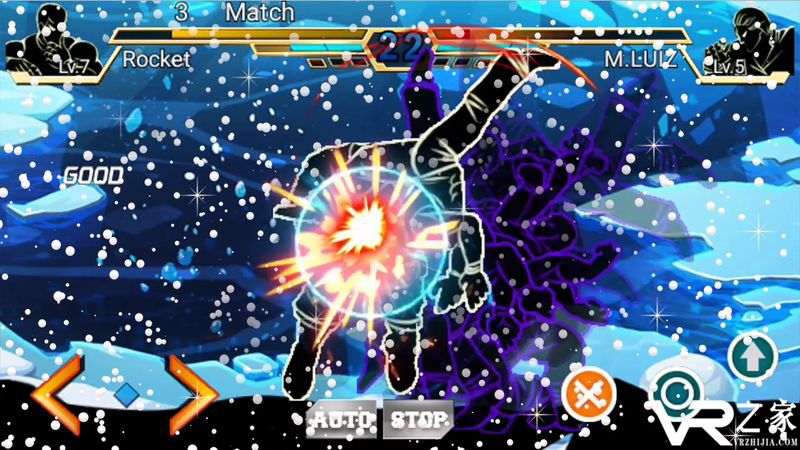Toggle the AUTO fight button
The height and width of the screenshot is (450, 800).
341,419
